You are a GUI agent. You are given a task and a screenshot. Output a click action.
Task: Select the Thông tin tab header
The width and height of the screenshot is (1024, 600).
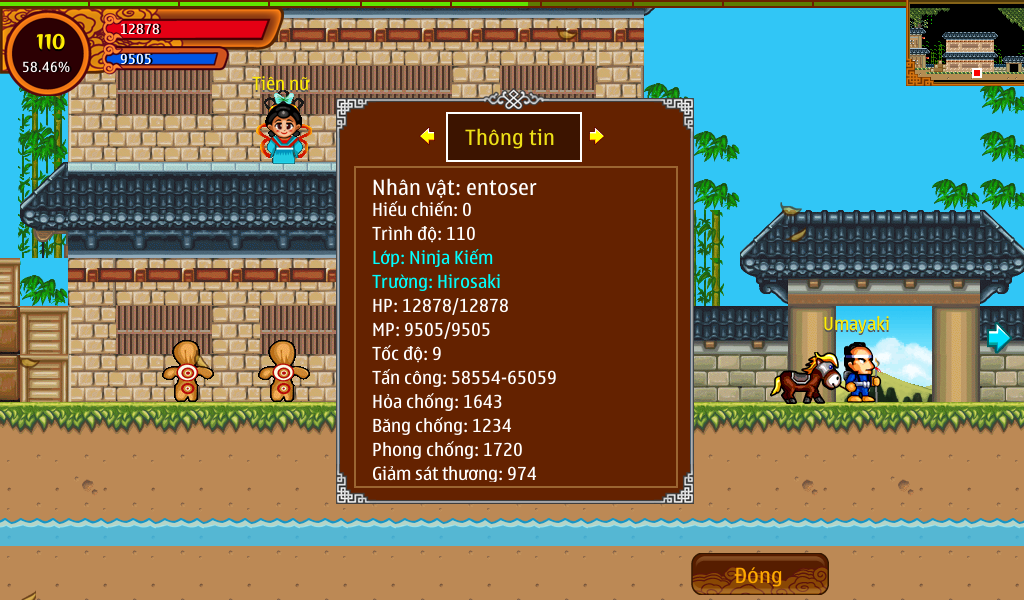[513, 137]
